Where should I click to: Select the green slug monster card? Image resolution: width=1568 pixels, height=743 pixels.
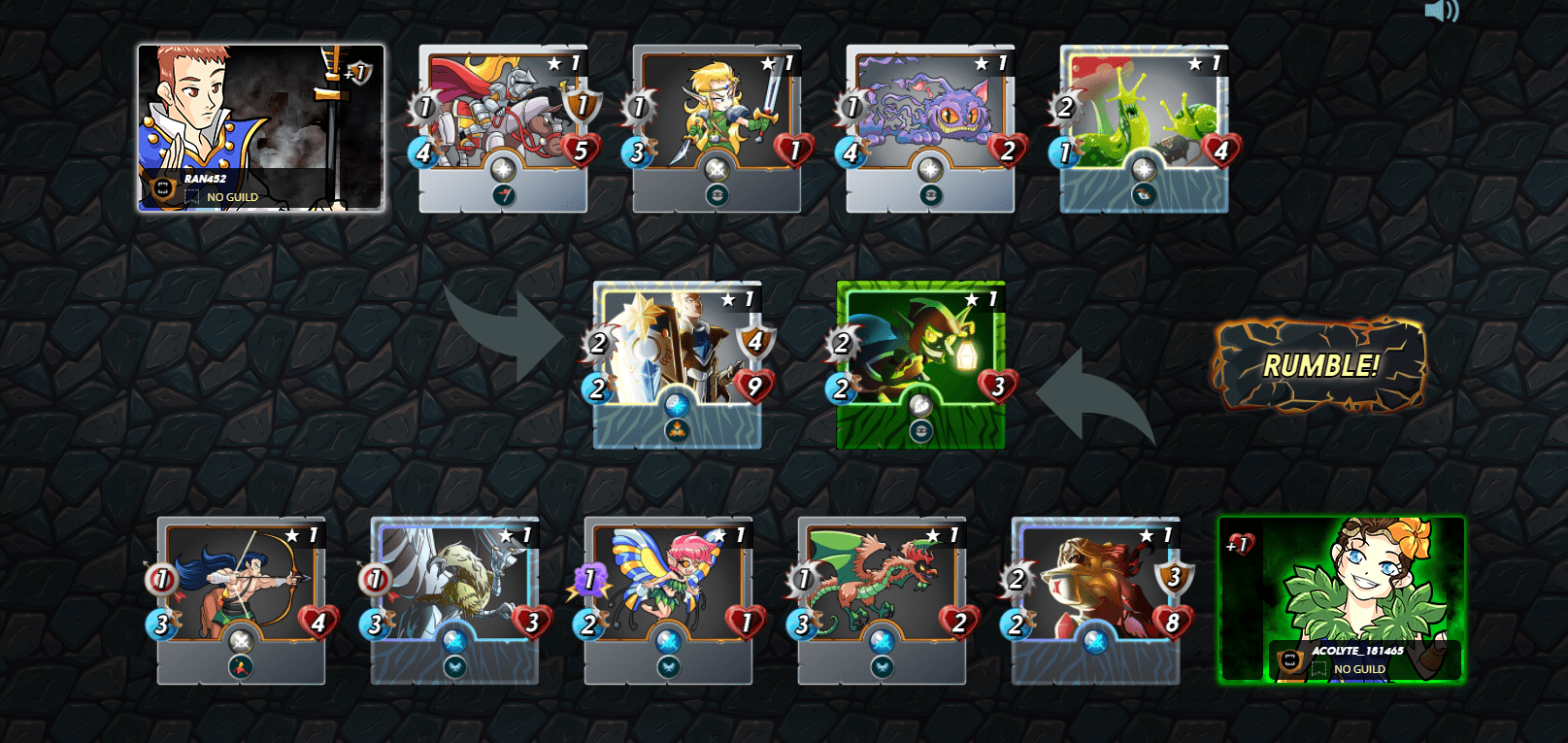[1144, 127]
